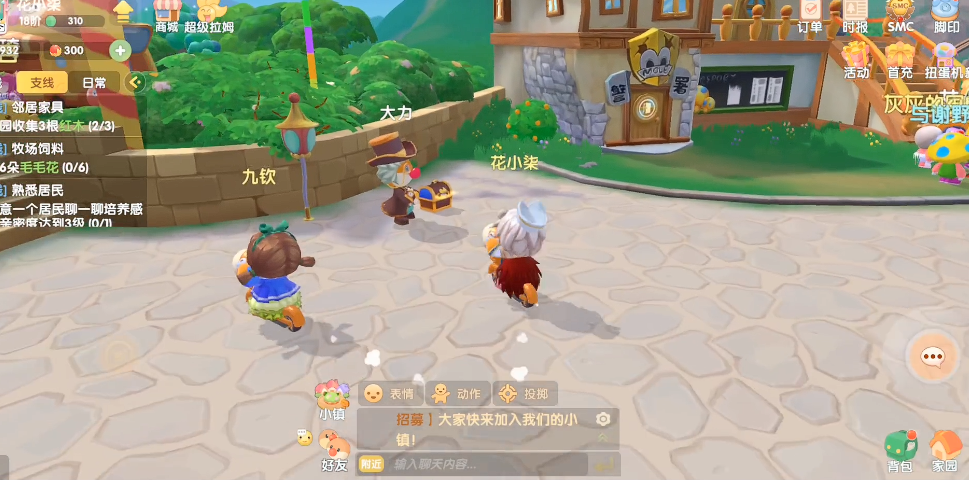The height and width of the screenshot is (480, 969).
Task: Add currency with the green plus button
Action: pyautogui.click(x=120, y=50)
